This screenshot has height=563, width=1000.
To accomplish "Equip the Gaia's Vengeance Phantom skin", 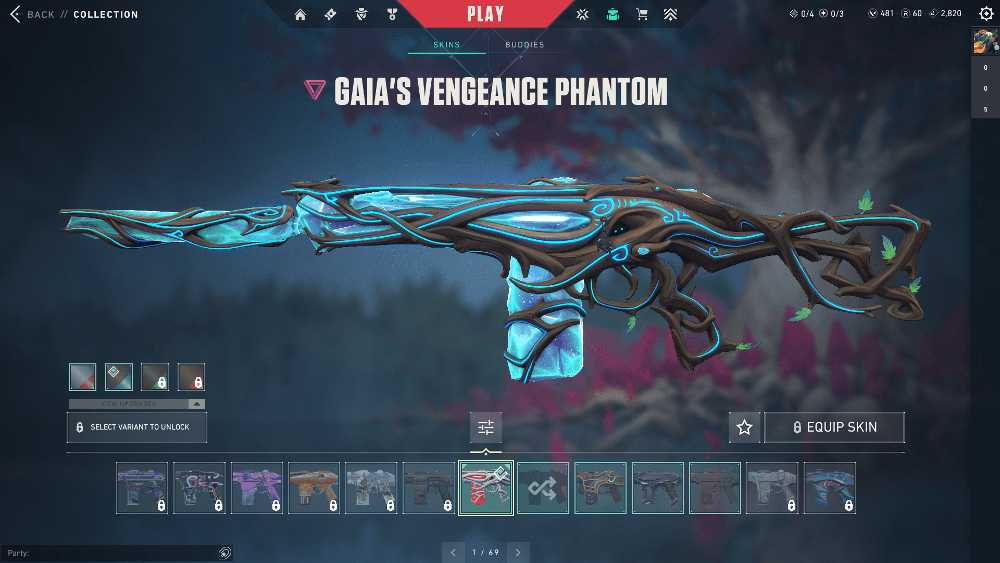I will pos(835,427).
